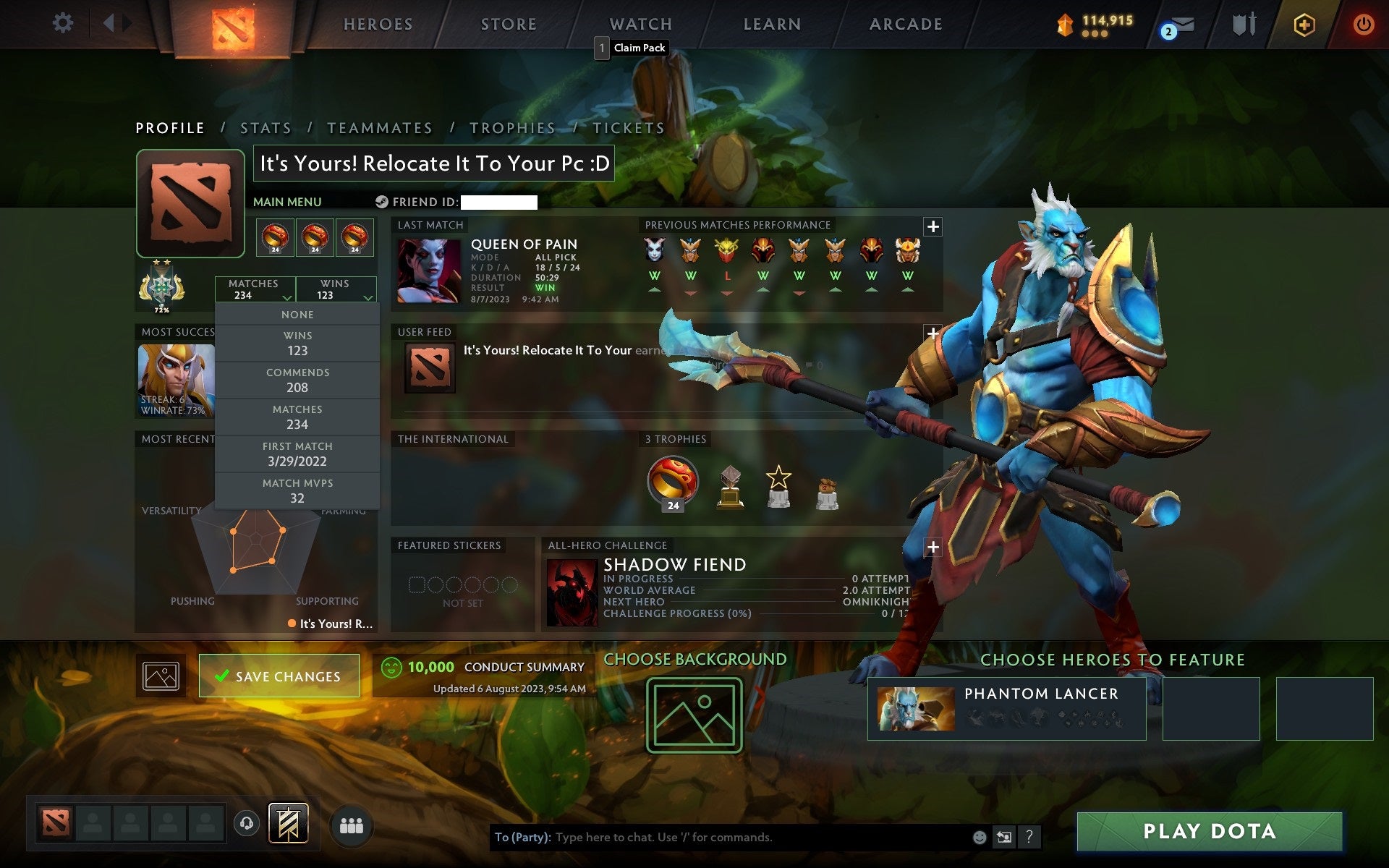Open the MATCHES dropdown arrow

286,297
